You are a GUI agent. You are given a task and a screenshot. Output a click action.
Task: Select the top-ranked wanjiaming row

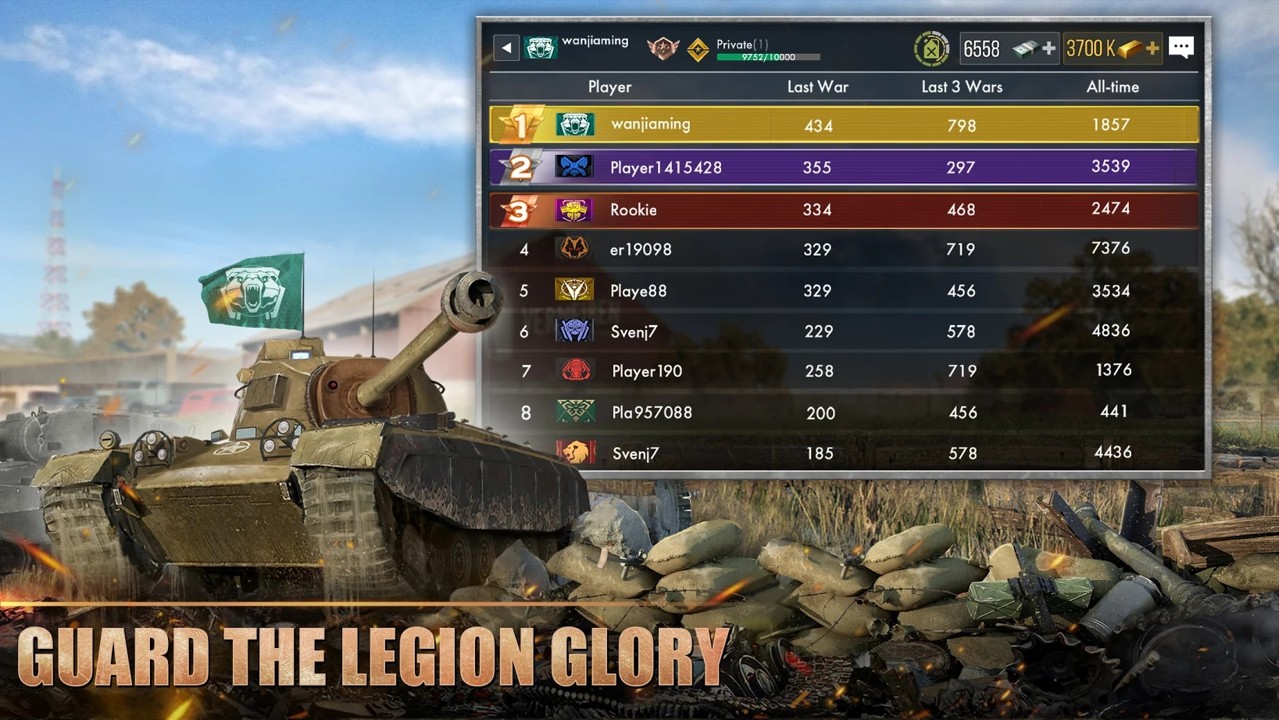(844, 125)
